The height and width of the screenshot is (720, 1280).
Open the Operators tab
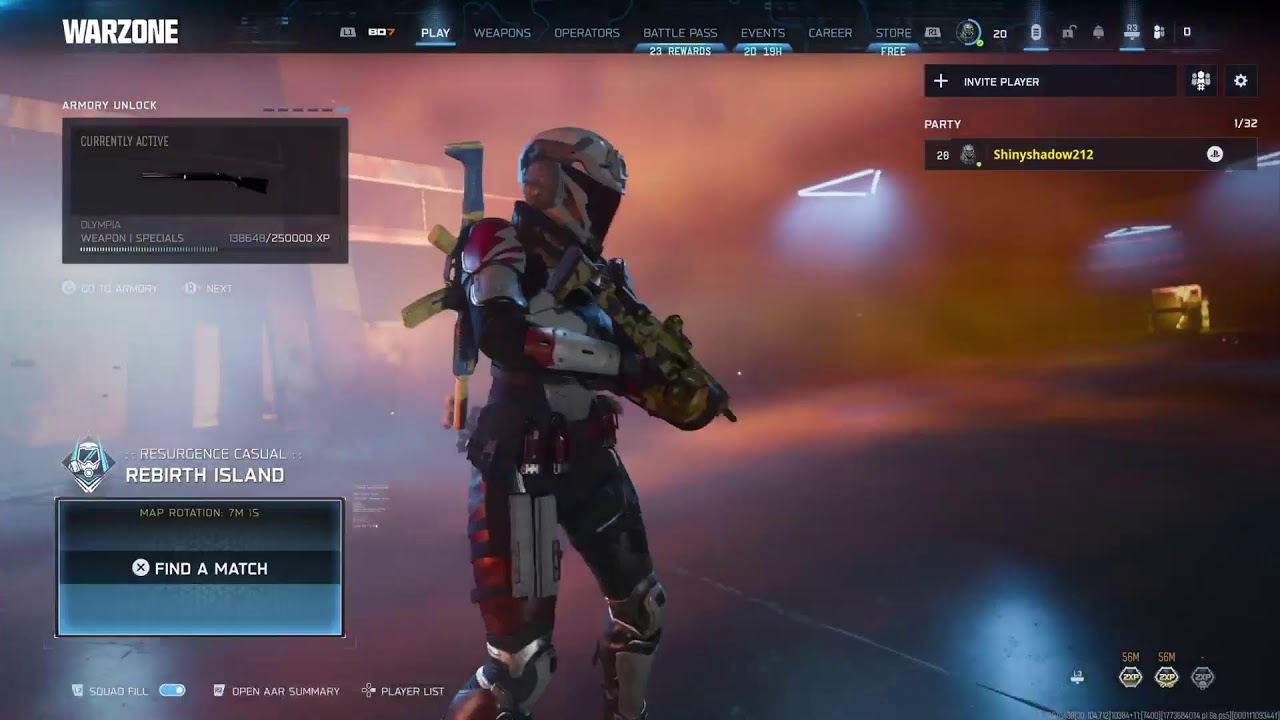click(587, 33)
